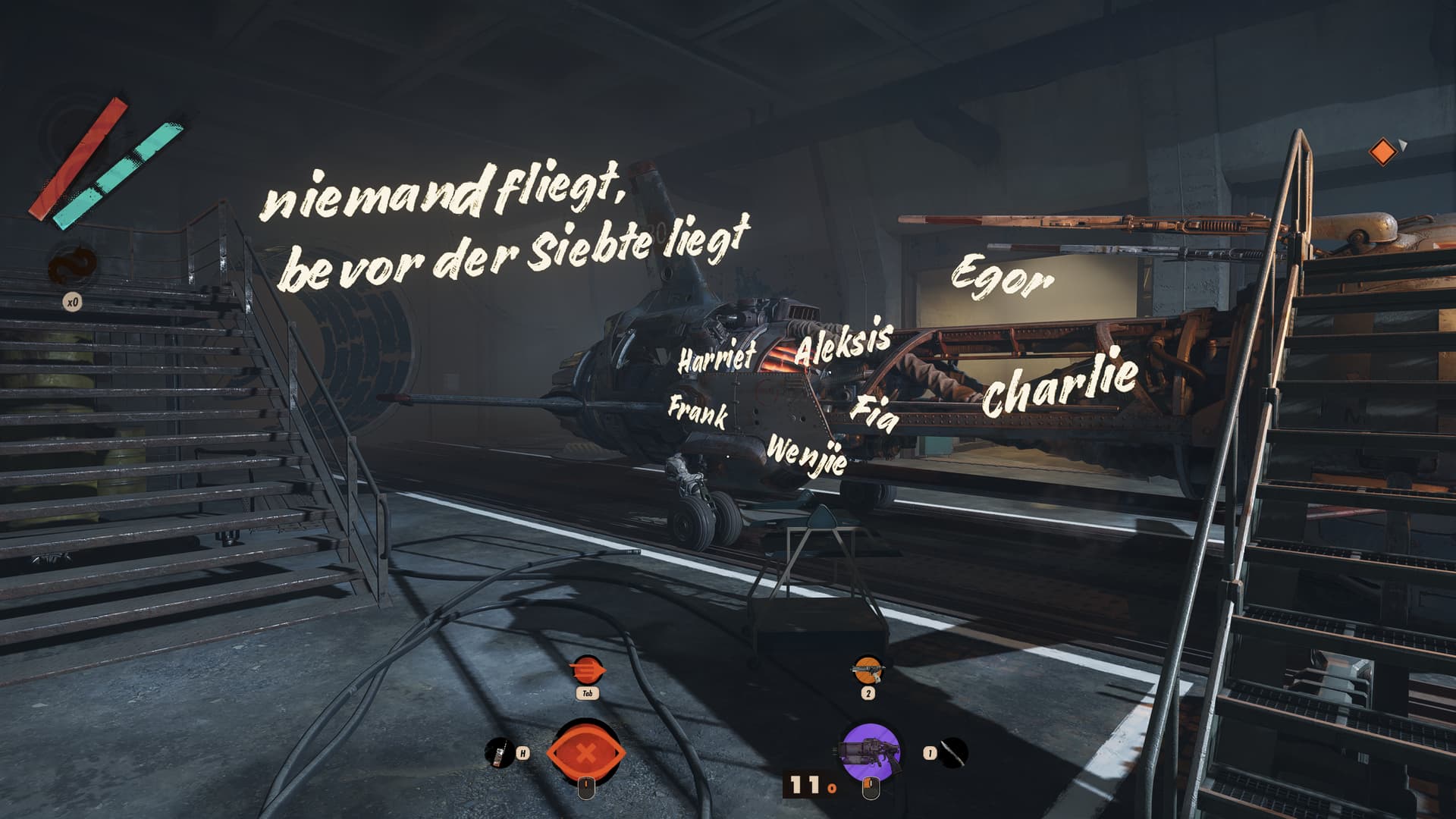Click the orange arrow slab swap icon
Screen dimensions: 1456x819
(587, 670)
